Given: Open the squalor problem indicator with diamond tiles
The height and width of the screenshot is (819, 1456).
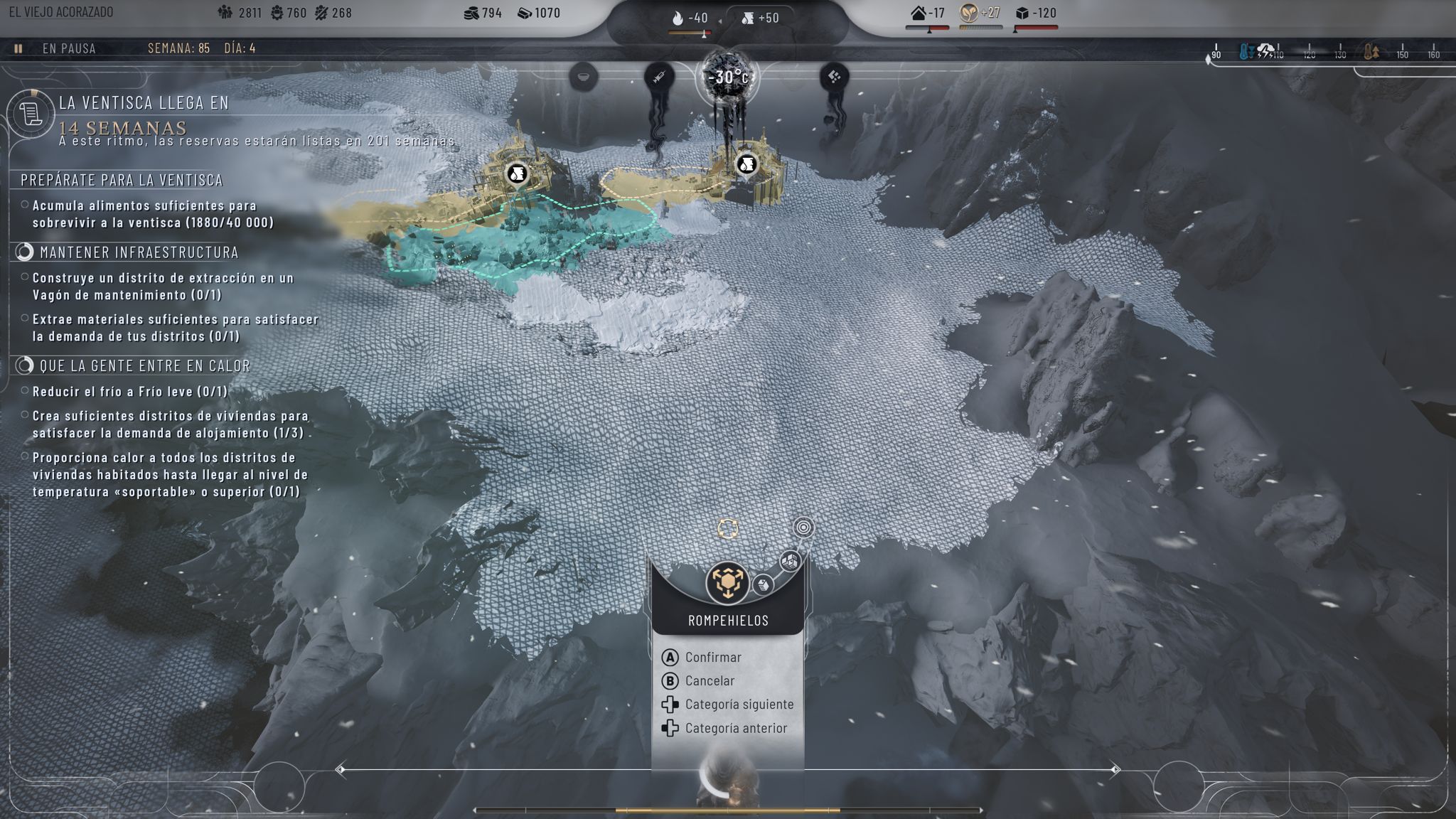Looking at the screenshot, I should (834, 76).
